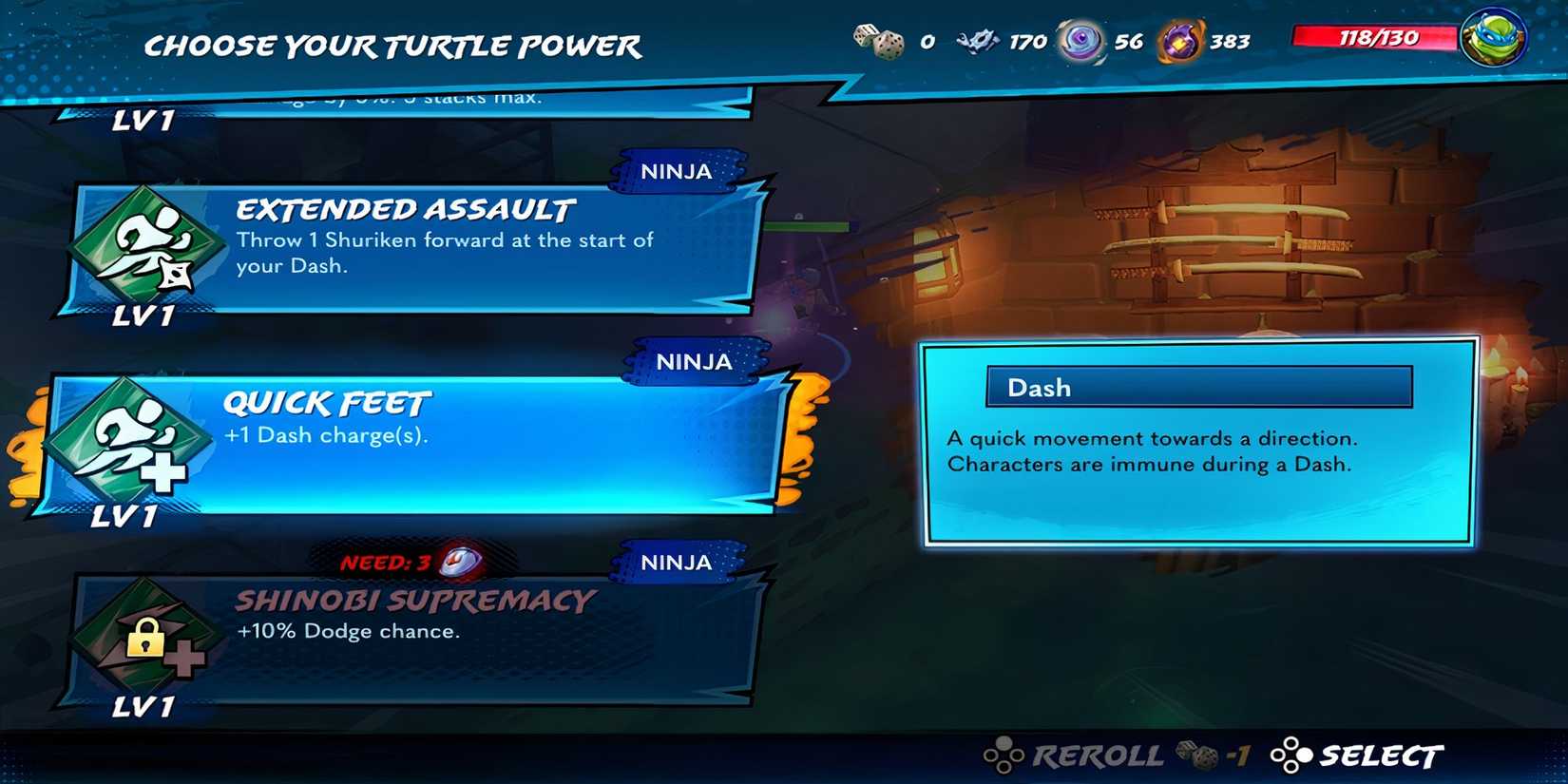Open the NINJA tag on Extended Assault

coord(678,172)
